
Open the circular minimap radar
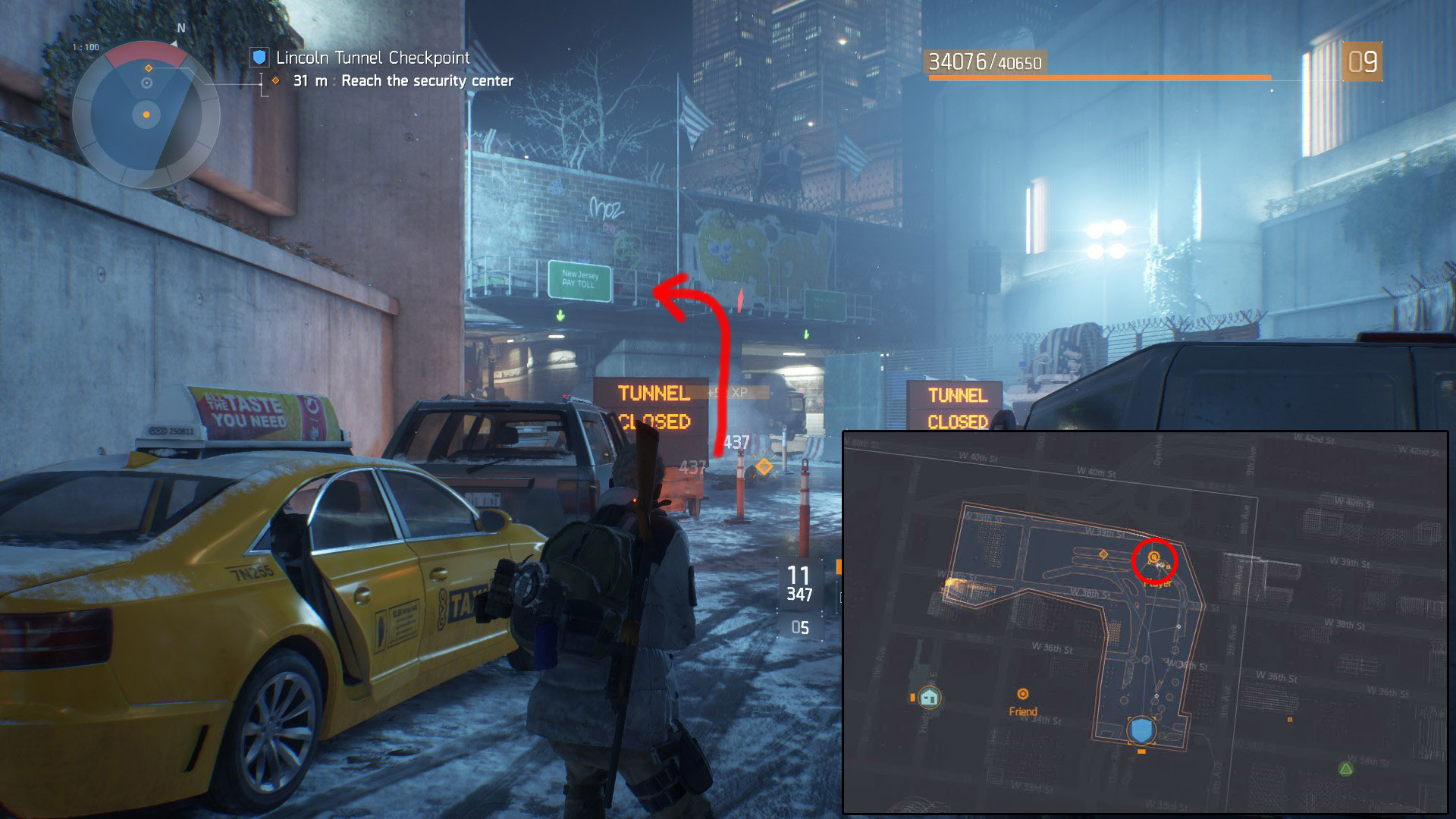[x=146, y=115]
